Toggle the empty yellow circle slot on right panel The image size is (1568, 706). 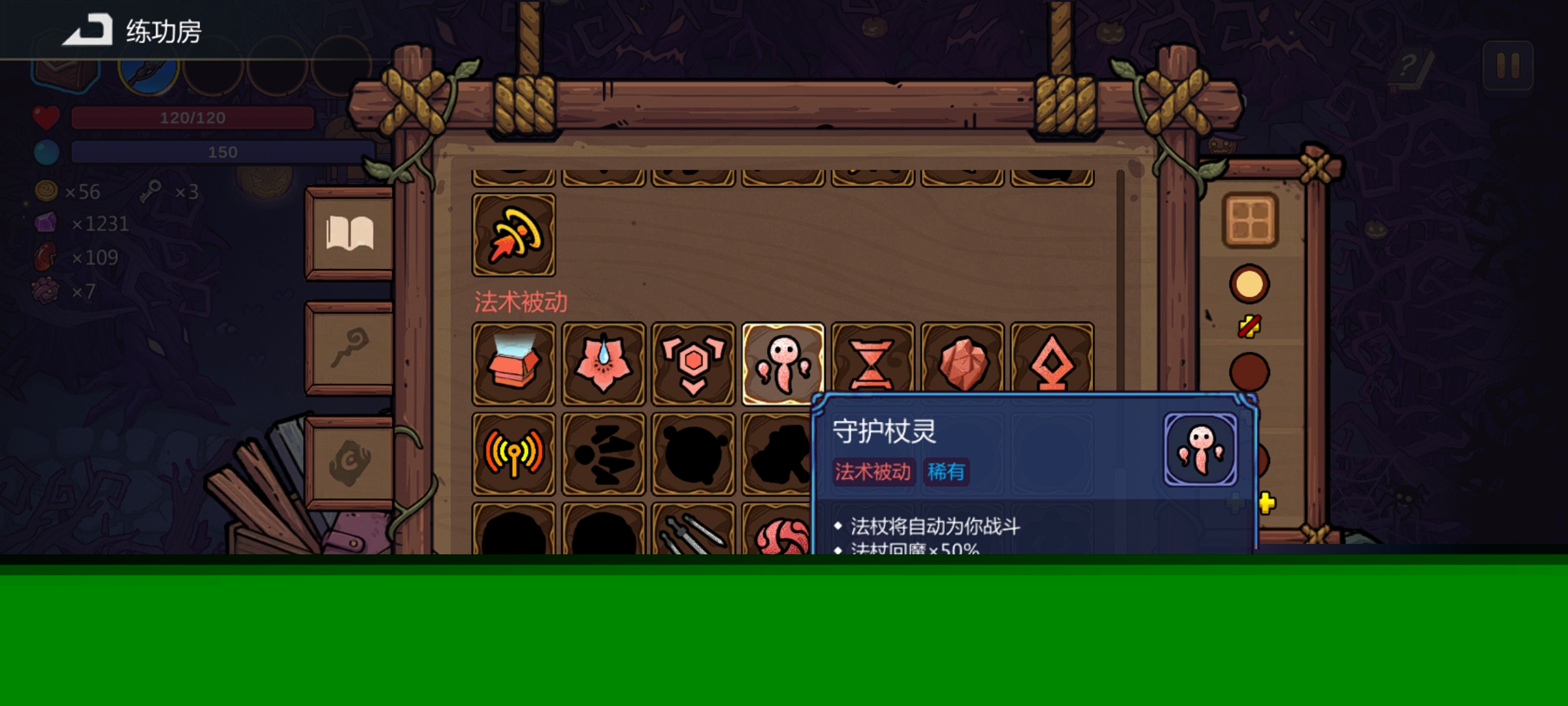[x=1250, y=284]
